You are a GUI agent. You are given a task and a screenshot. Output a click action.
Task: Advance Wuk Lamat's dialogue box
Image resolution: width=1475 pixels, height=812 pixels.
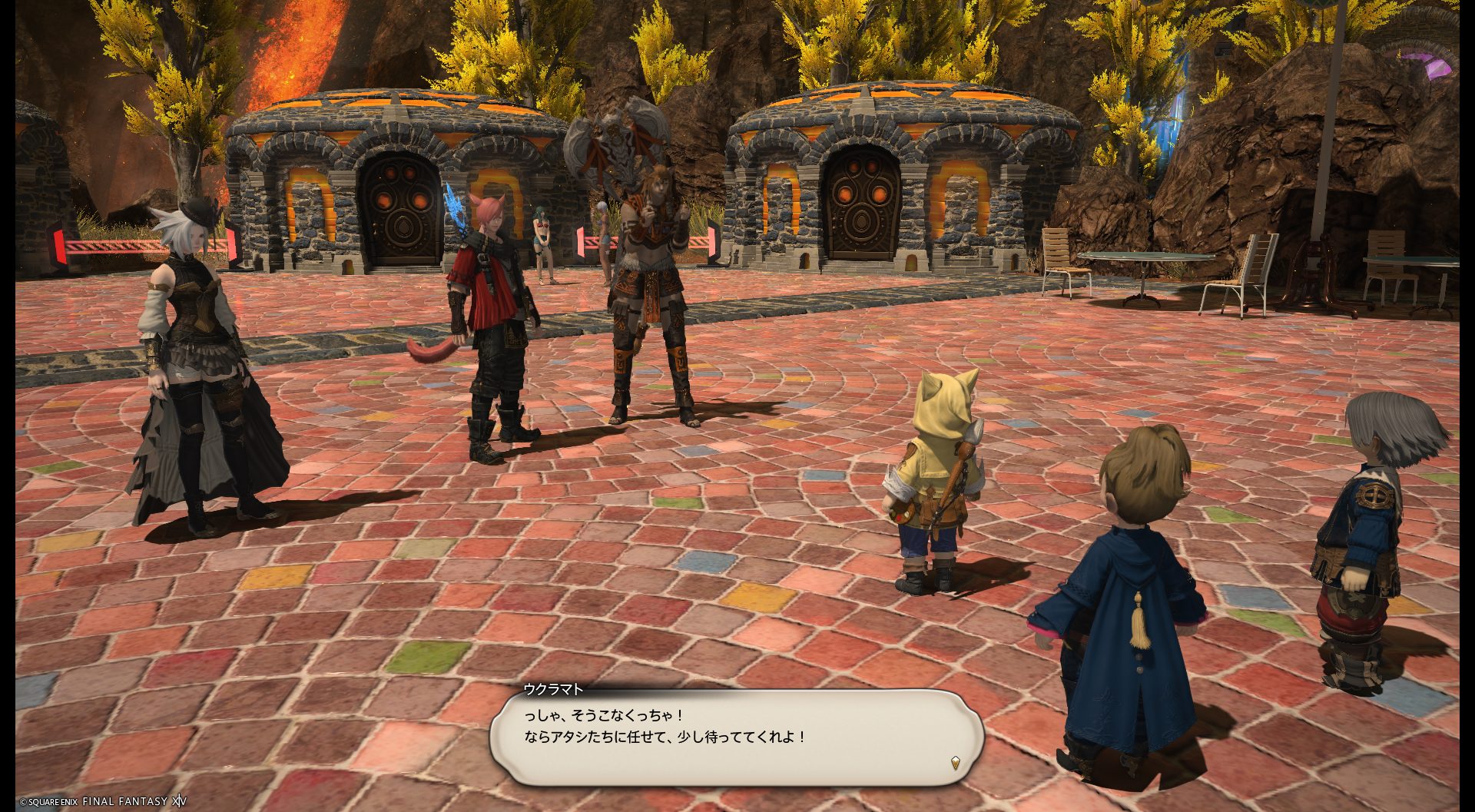736,737
